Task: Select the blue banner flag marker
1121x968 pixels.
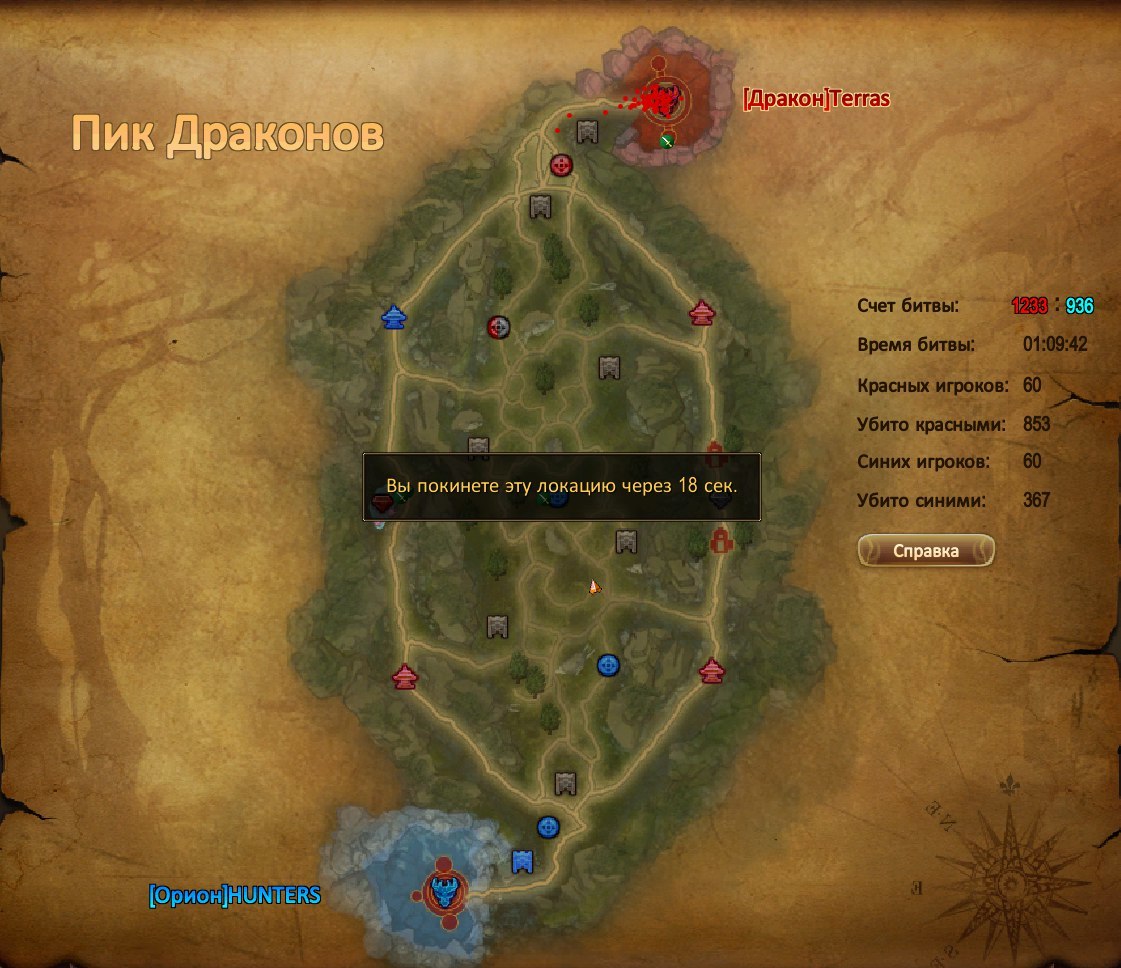Action: pyautogui.click(x=522, y=861)
